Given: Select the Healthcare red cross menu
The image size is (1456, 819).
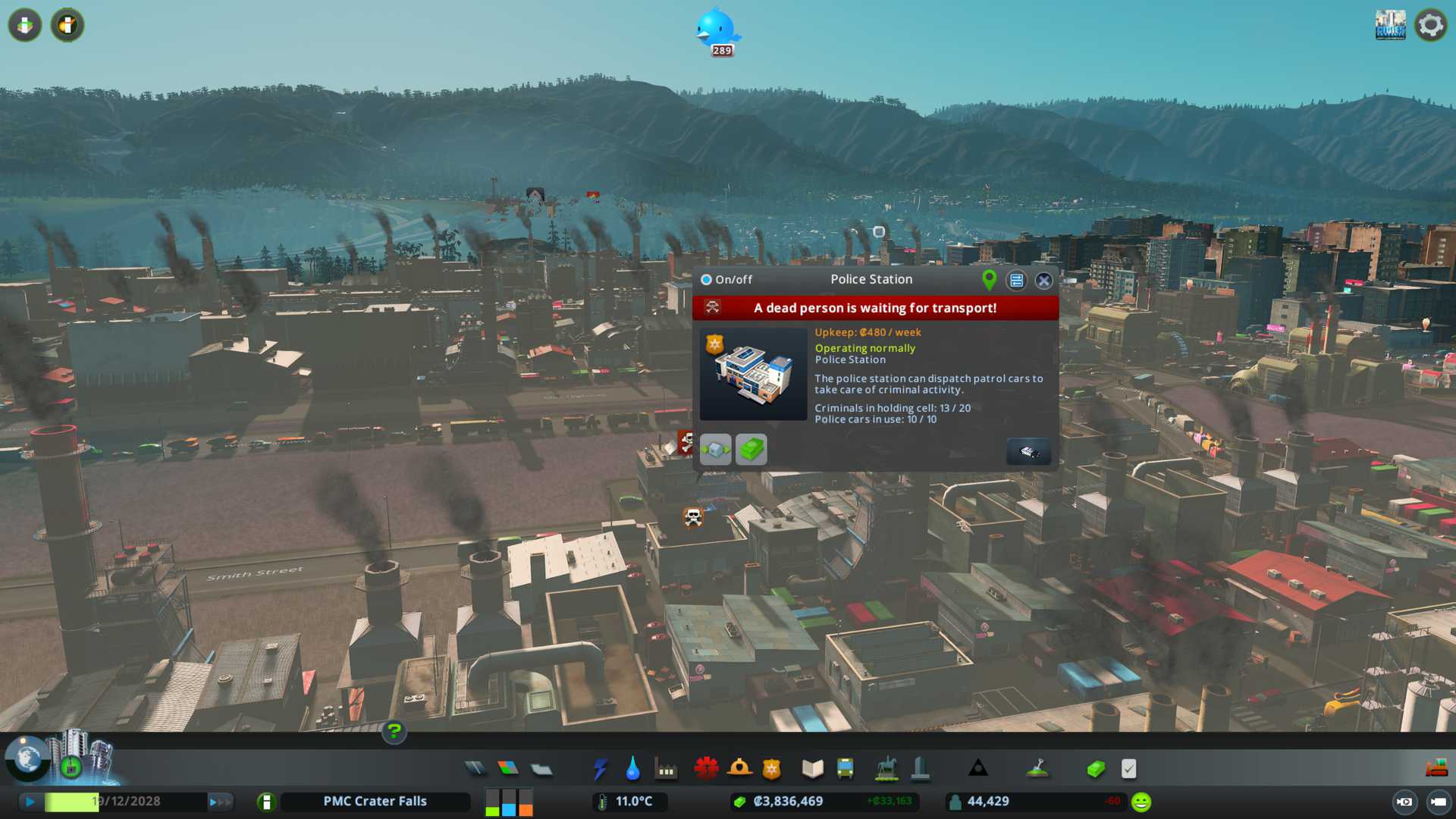Looking at the screenshot, I should [706, 769].
